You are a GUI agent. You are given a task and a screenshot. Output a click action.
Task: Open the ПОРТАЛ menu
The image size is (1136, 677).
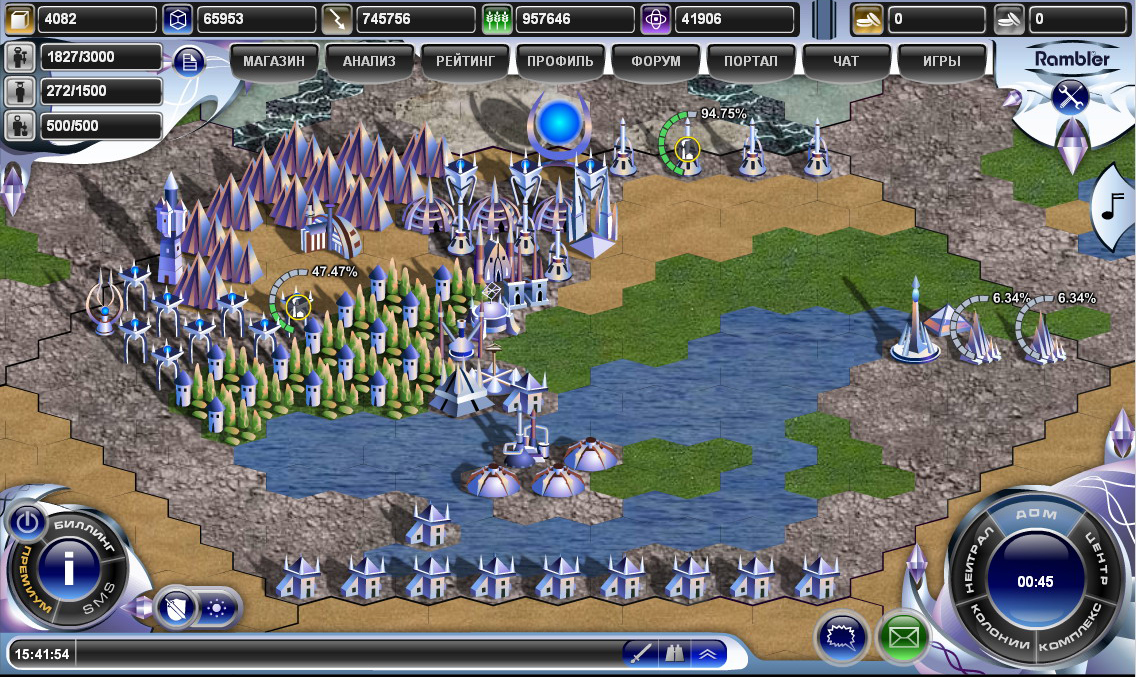click(752, 61)
